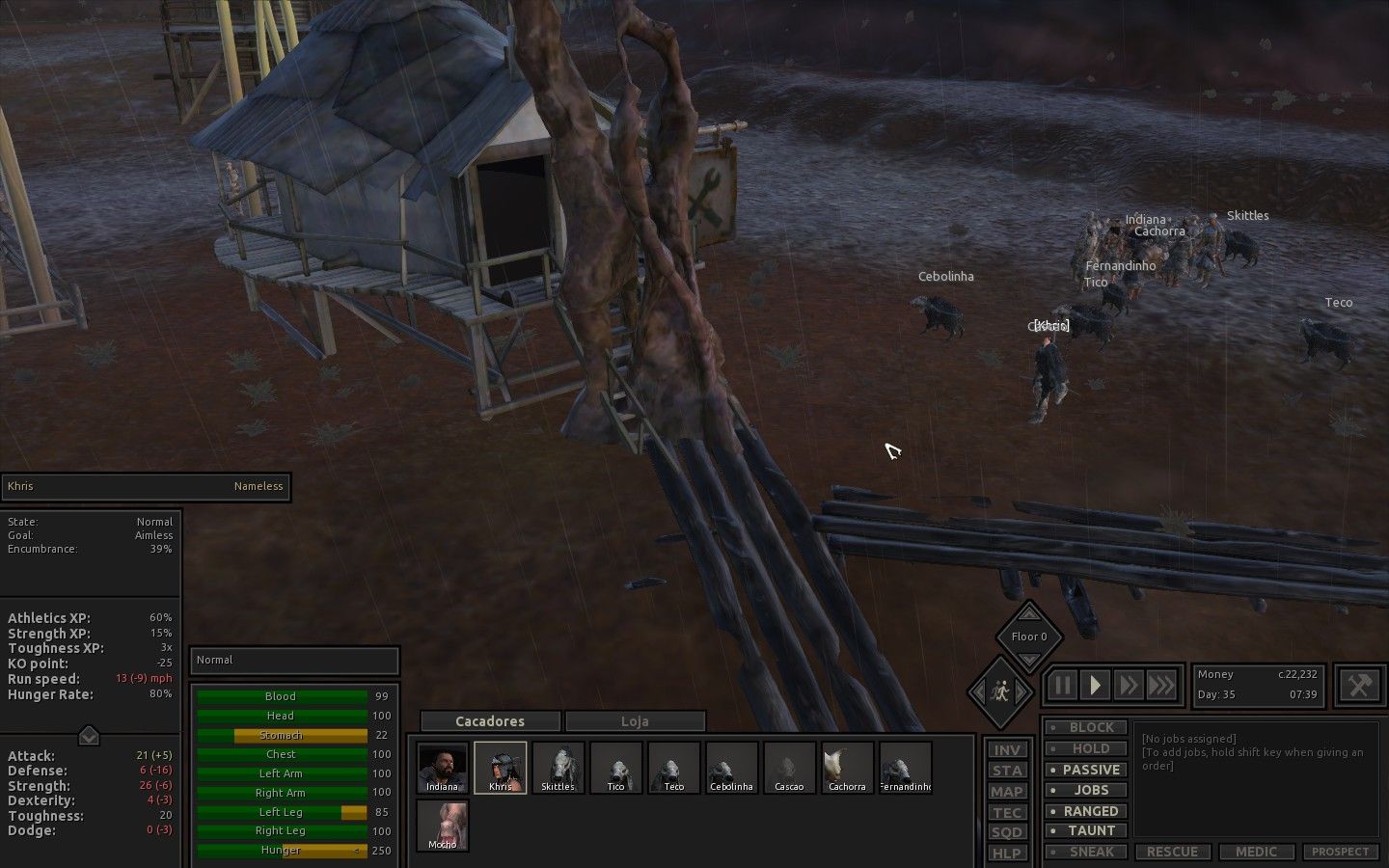
Task: Click the yellow Stomach status bar
Action: 280,735
